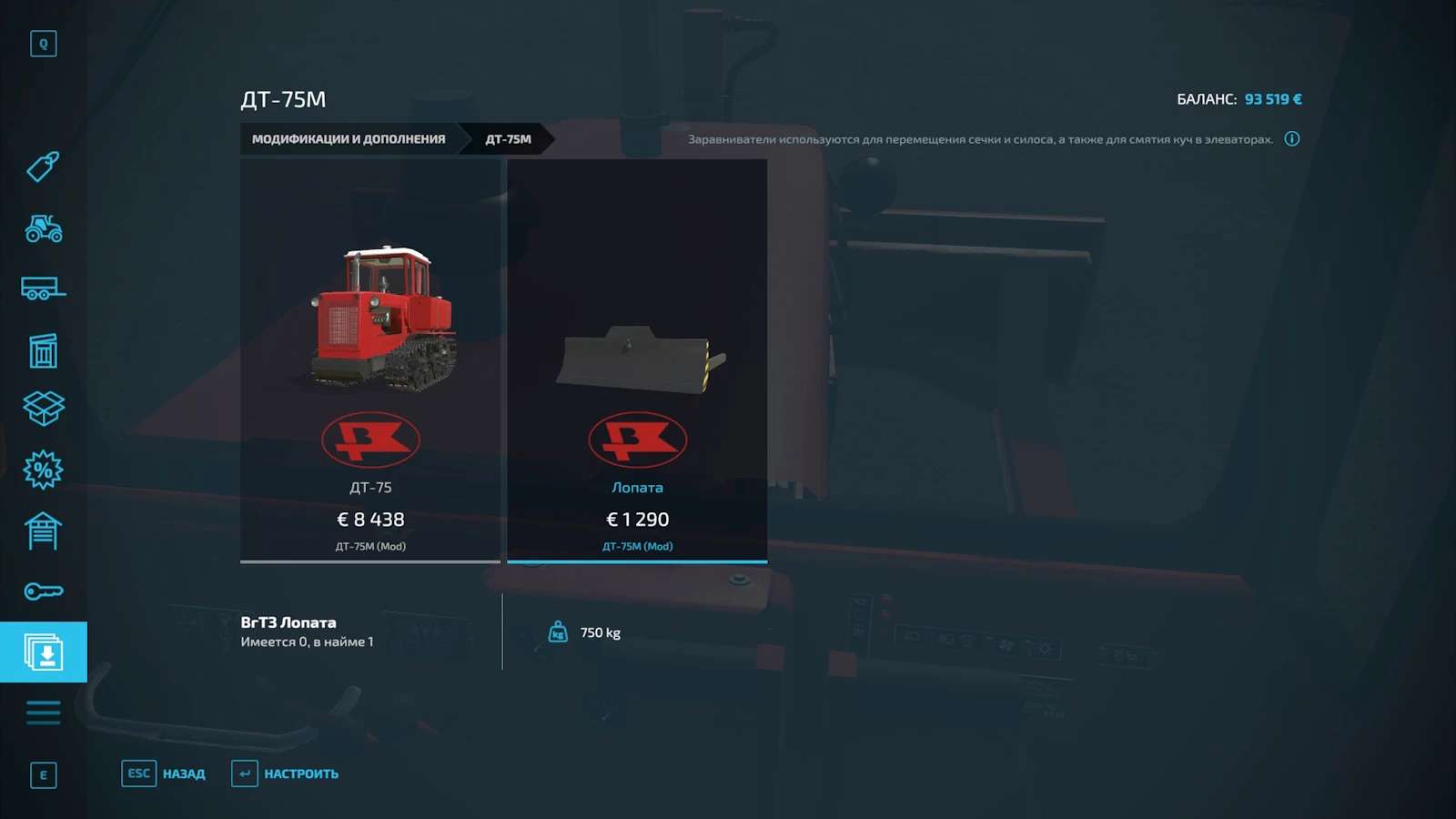
Task: Show the info tooltip icon
Action: (1291, 139)
